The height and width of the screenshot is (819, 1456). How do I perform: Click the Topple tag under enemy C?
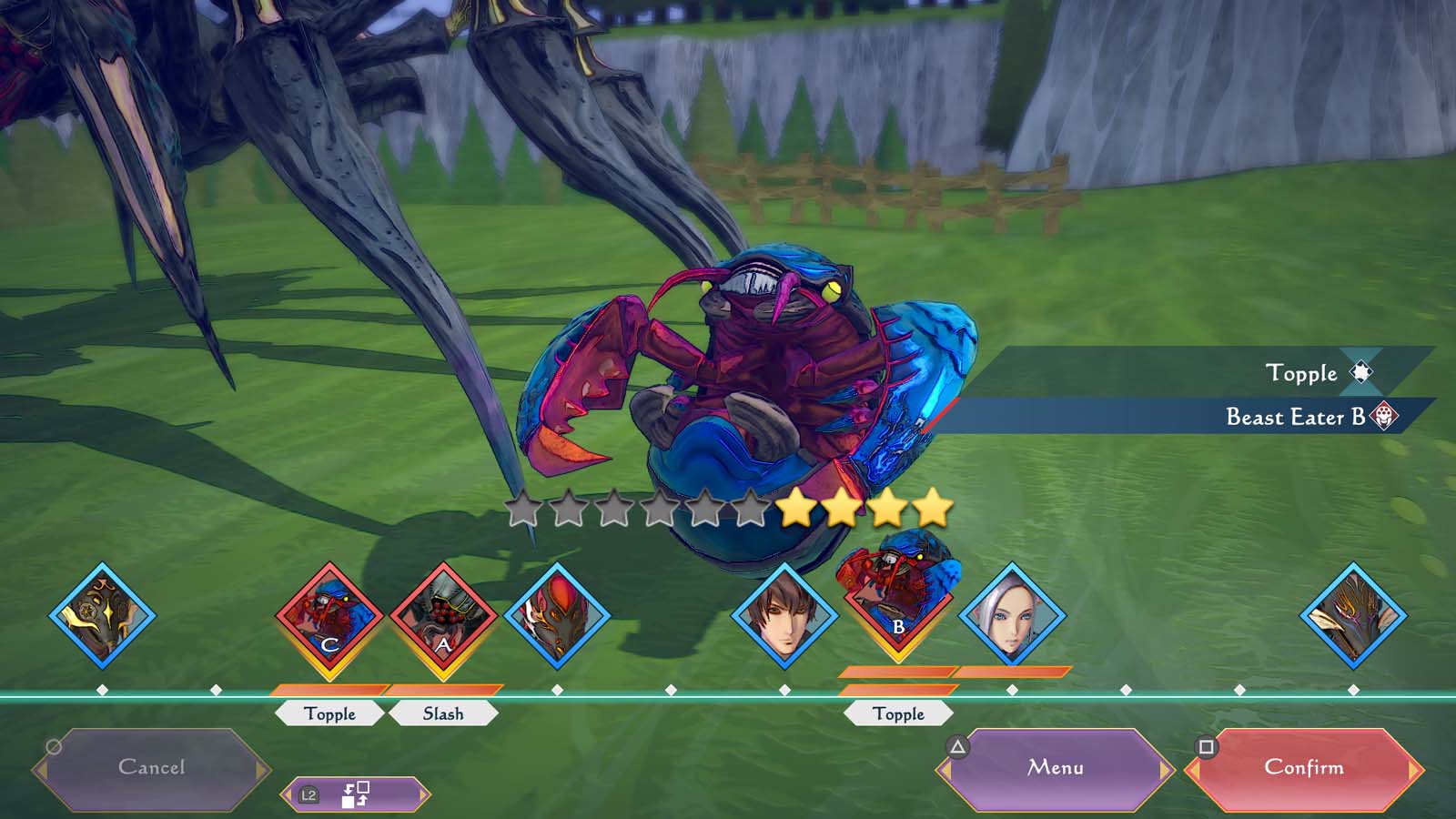pyautogui.click(x=329, y=713)
